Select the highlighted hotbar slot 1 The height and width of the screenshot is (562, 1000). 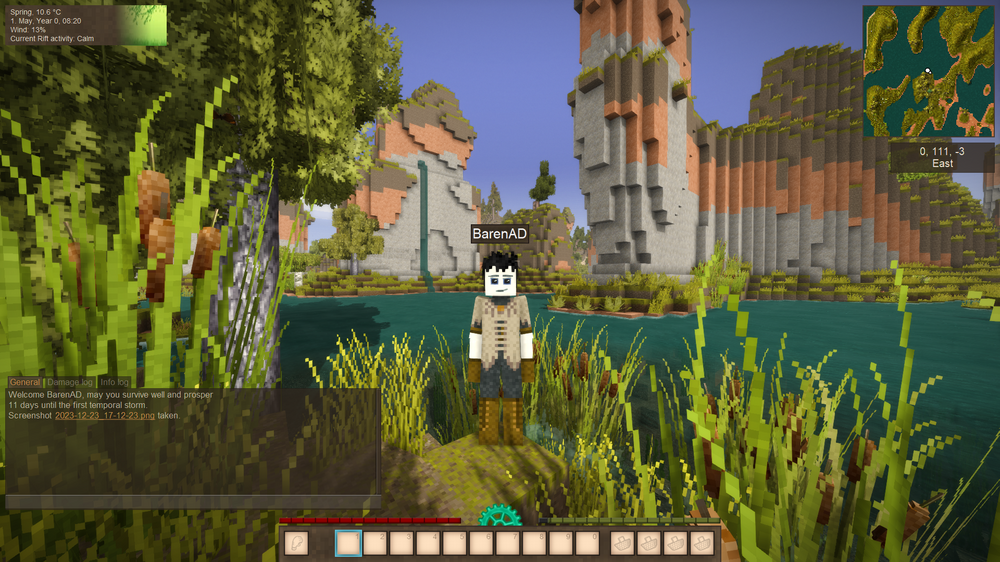click(348, 542)
